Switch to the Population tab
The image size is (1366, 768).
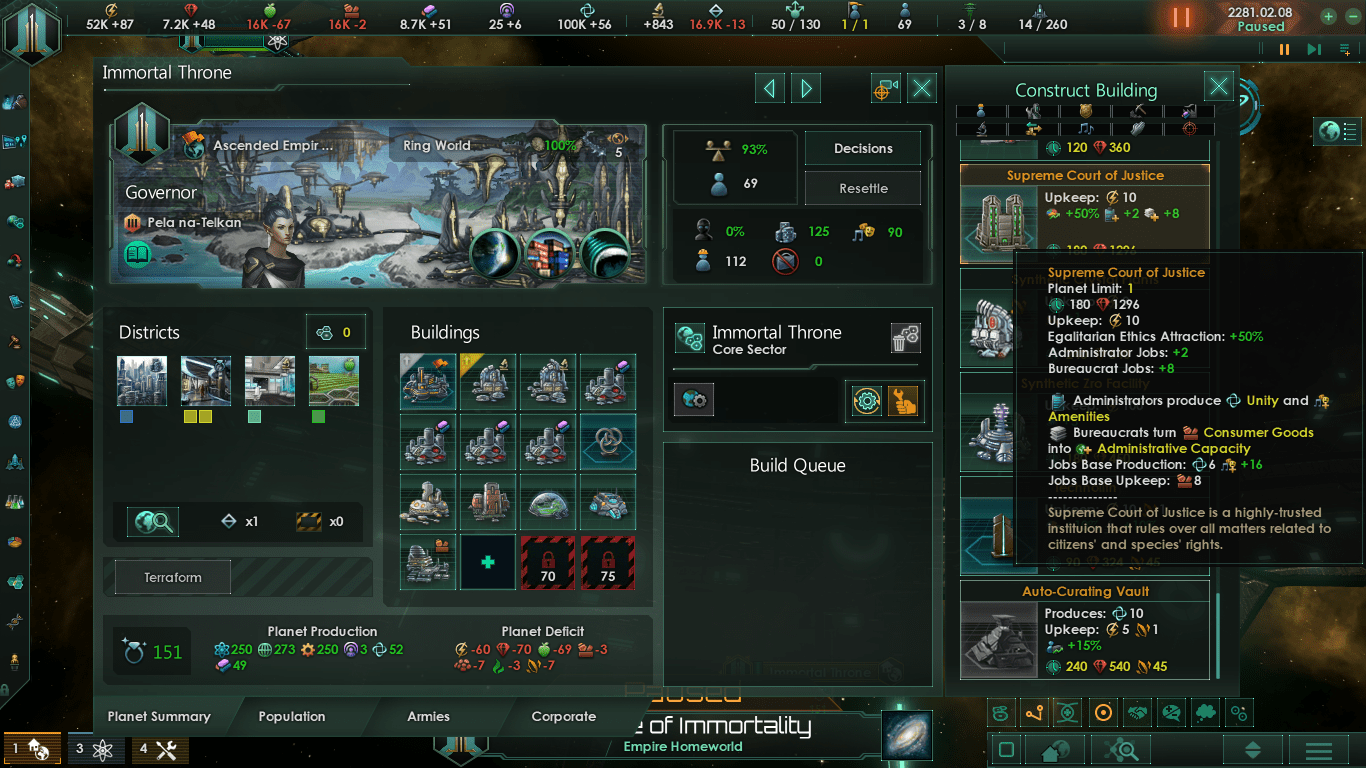point(291,716)
